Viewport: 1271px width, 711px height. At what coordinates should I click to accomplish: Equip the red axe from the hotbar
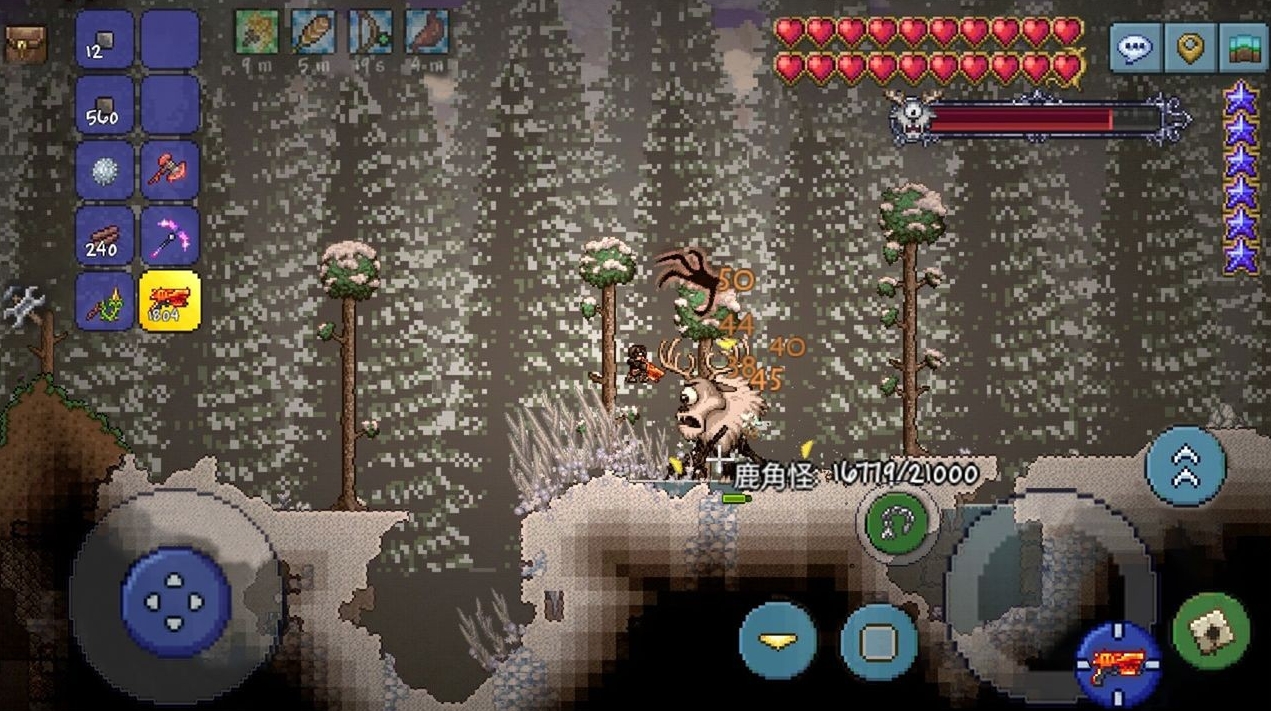169,170
